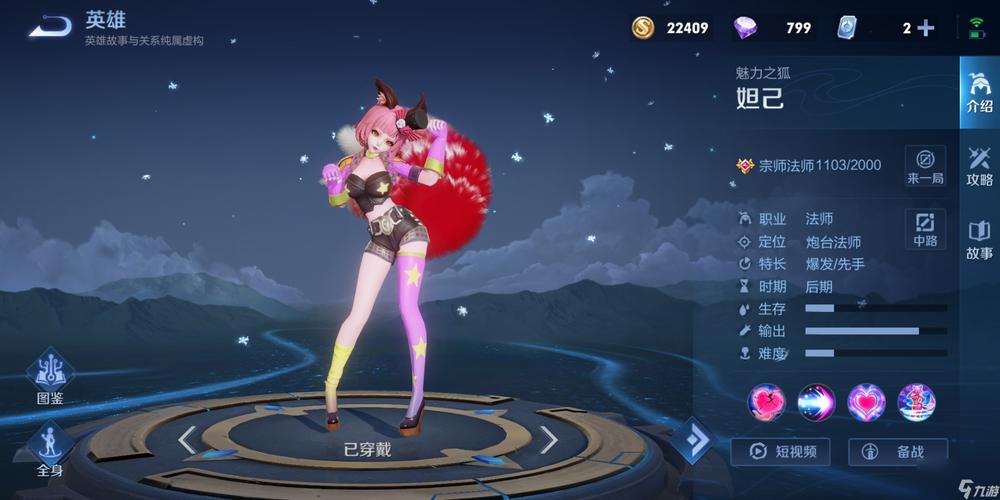
Task: Tap the gold coin currency icon
Action: [643, 28]
